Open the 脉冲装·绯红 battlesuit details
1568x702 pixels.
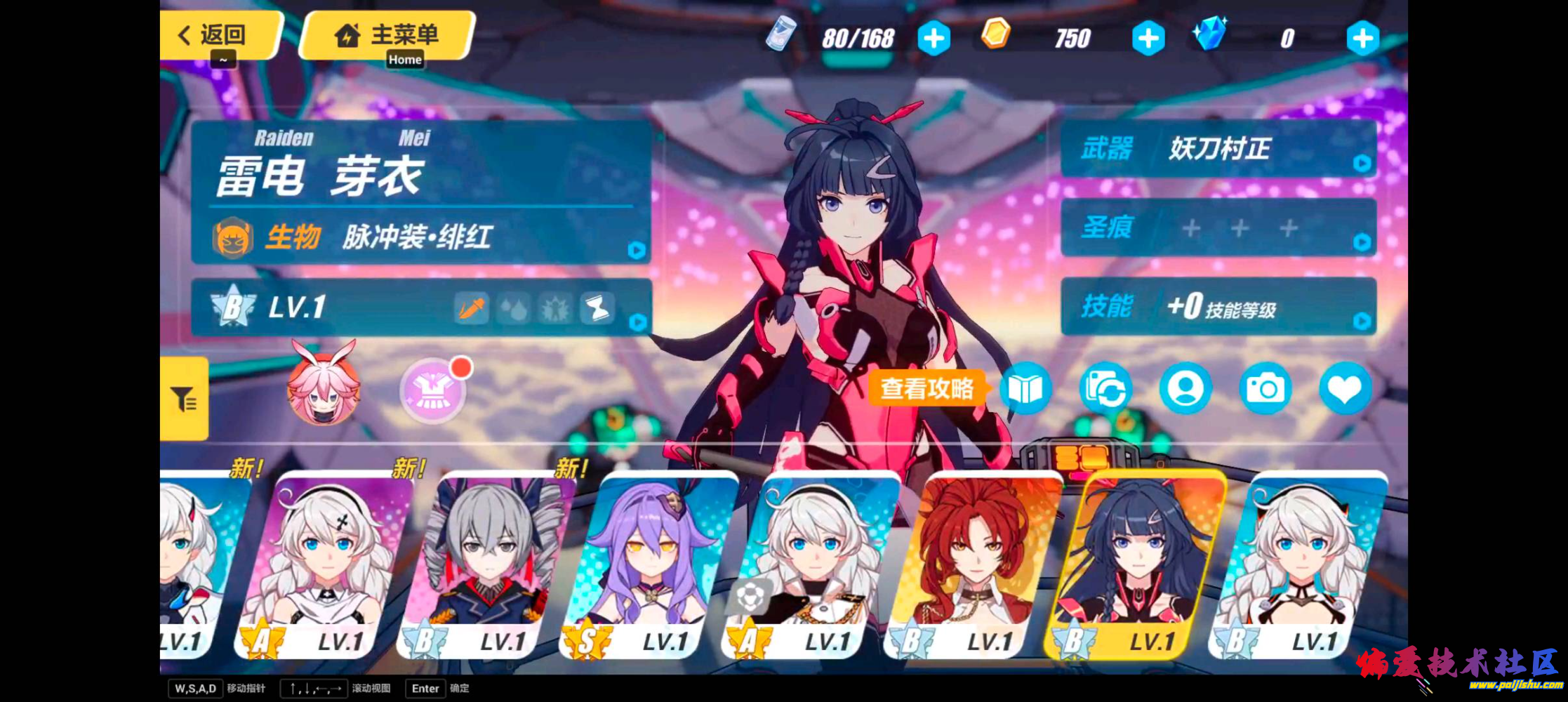pos(421,237)
